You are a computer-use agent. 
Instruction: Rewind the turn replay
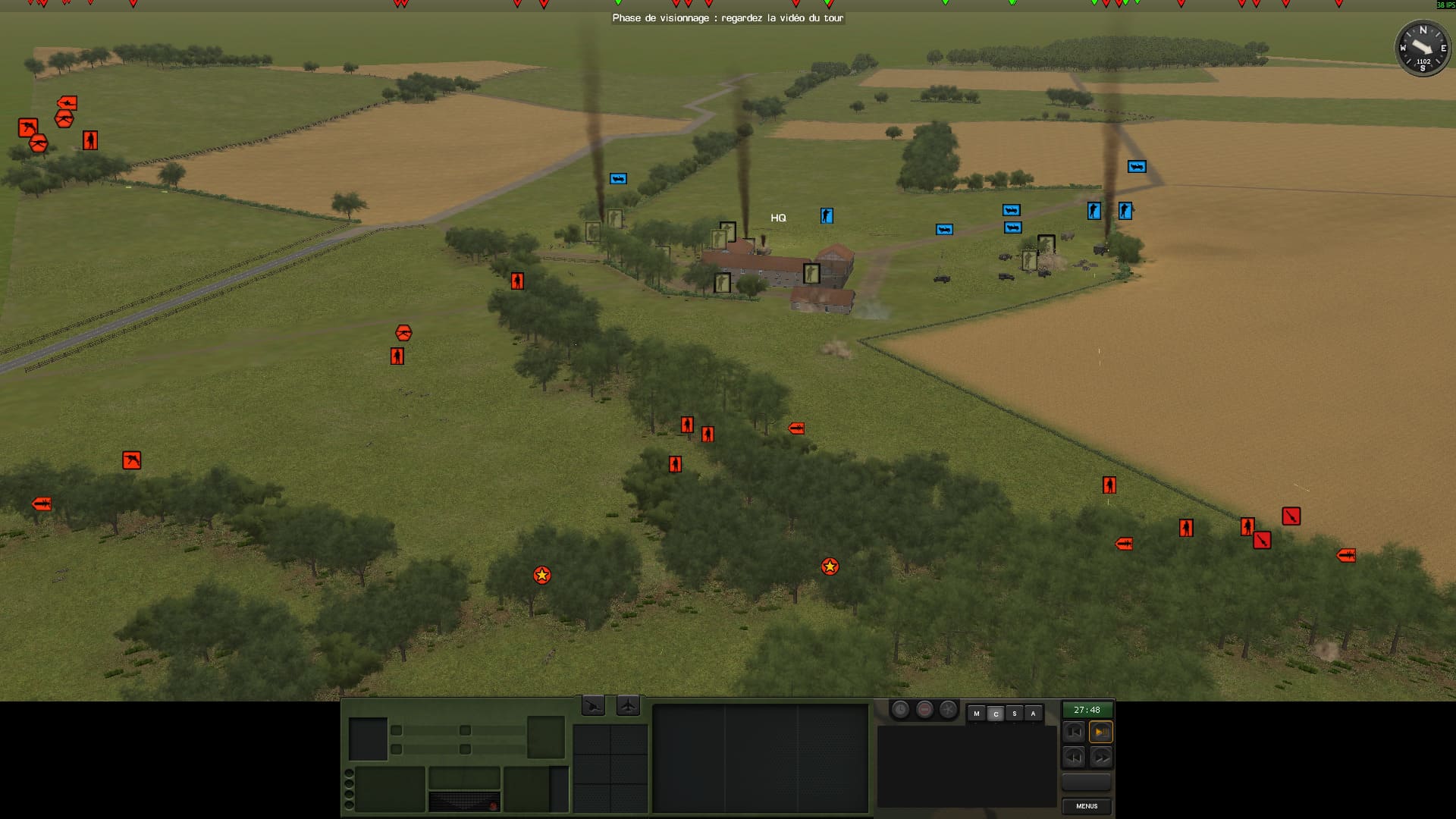1073,757
